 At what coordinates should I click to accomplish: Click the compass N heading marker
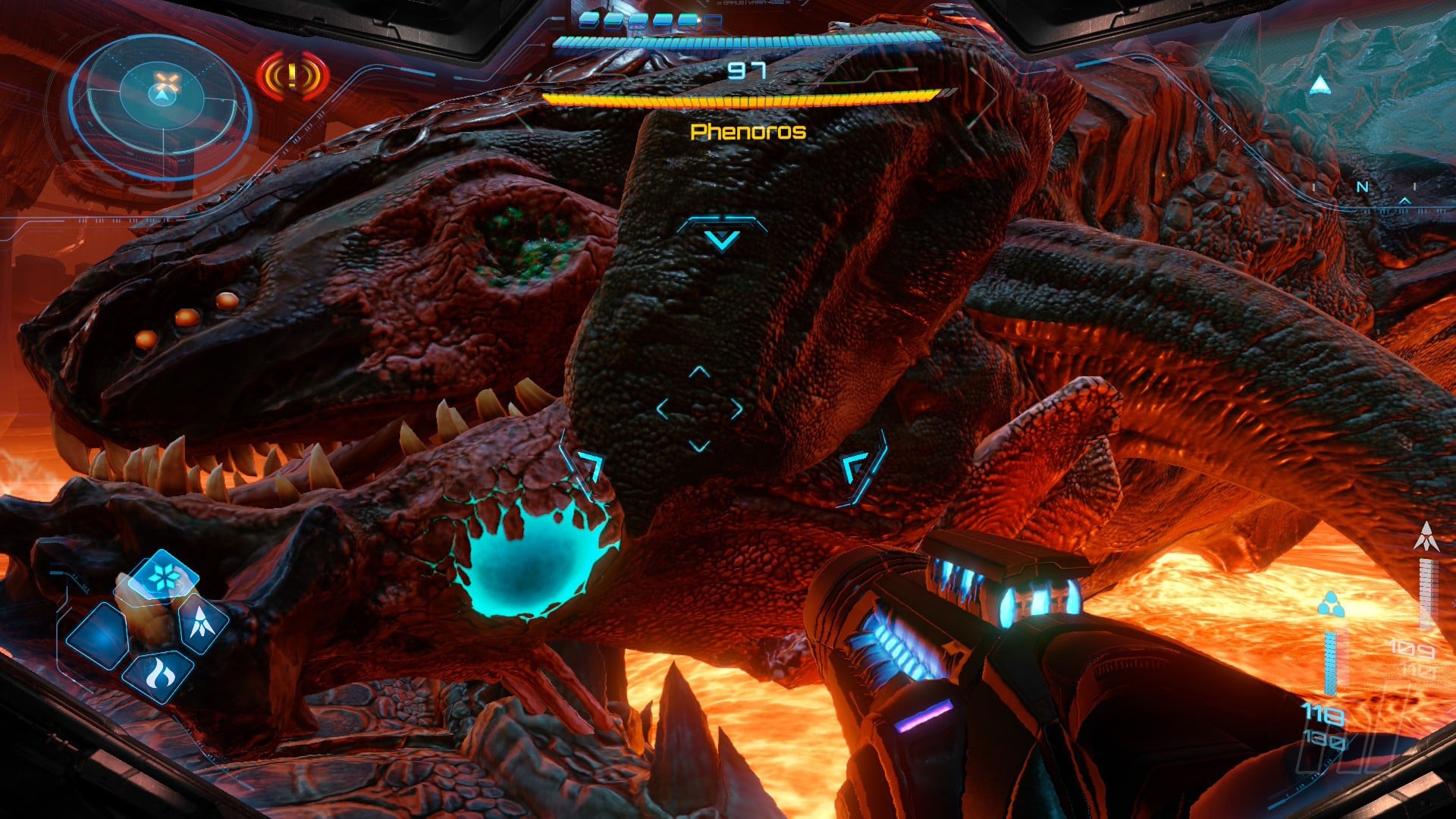coord(1363,187)
